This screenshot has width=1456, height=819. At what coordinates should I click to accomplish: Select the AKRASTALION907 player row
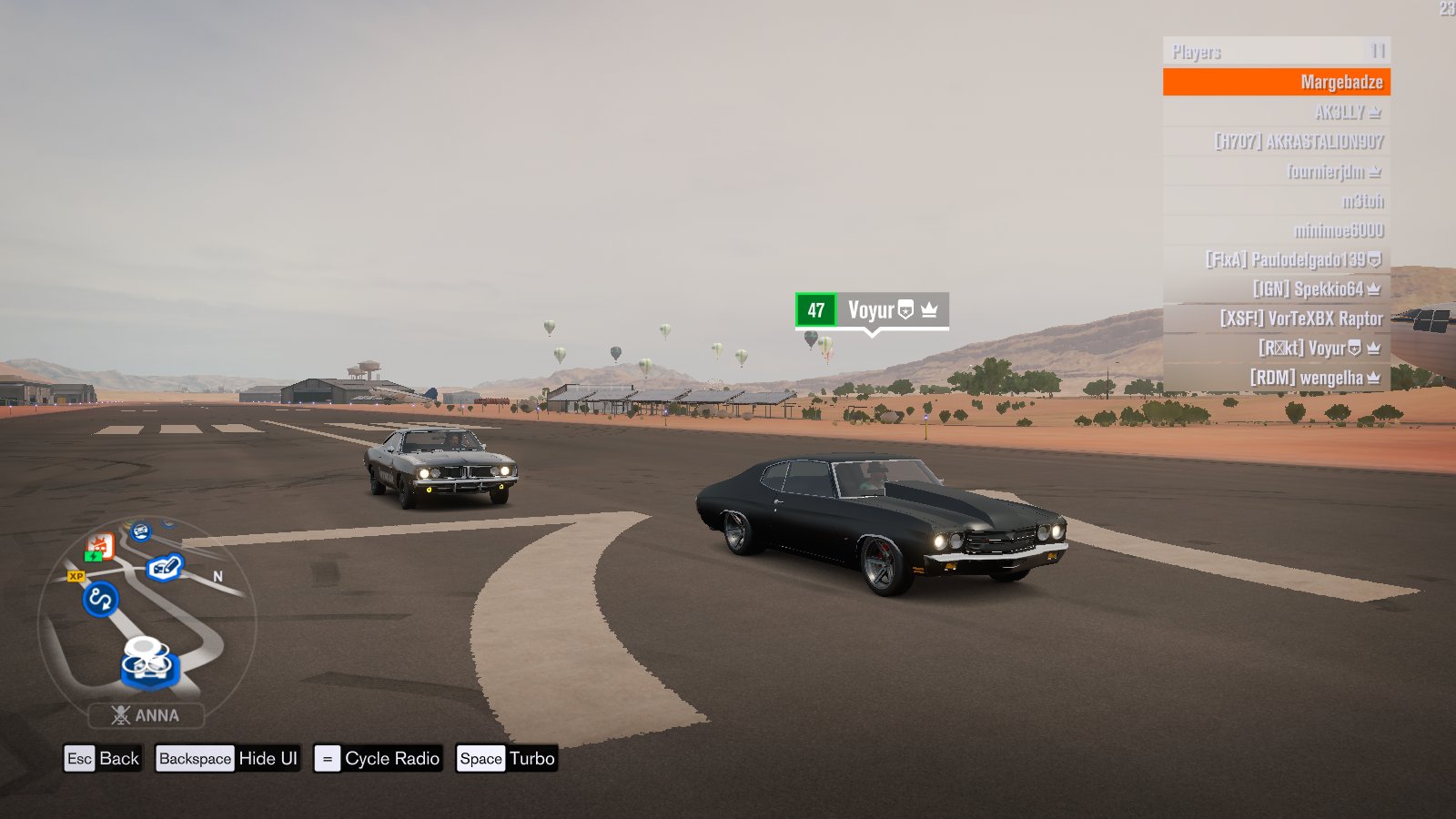coord(1276,142)
